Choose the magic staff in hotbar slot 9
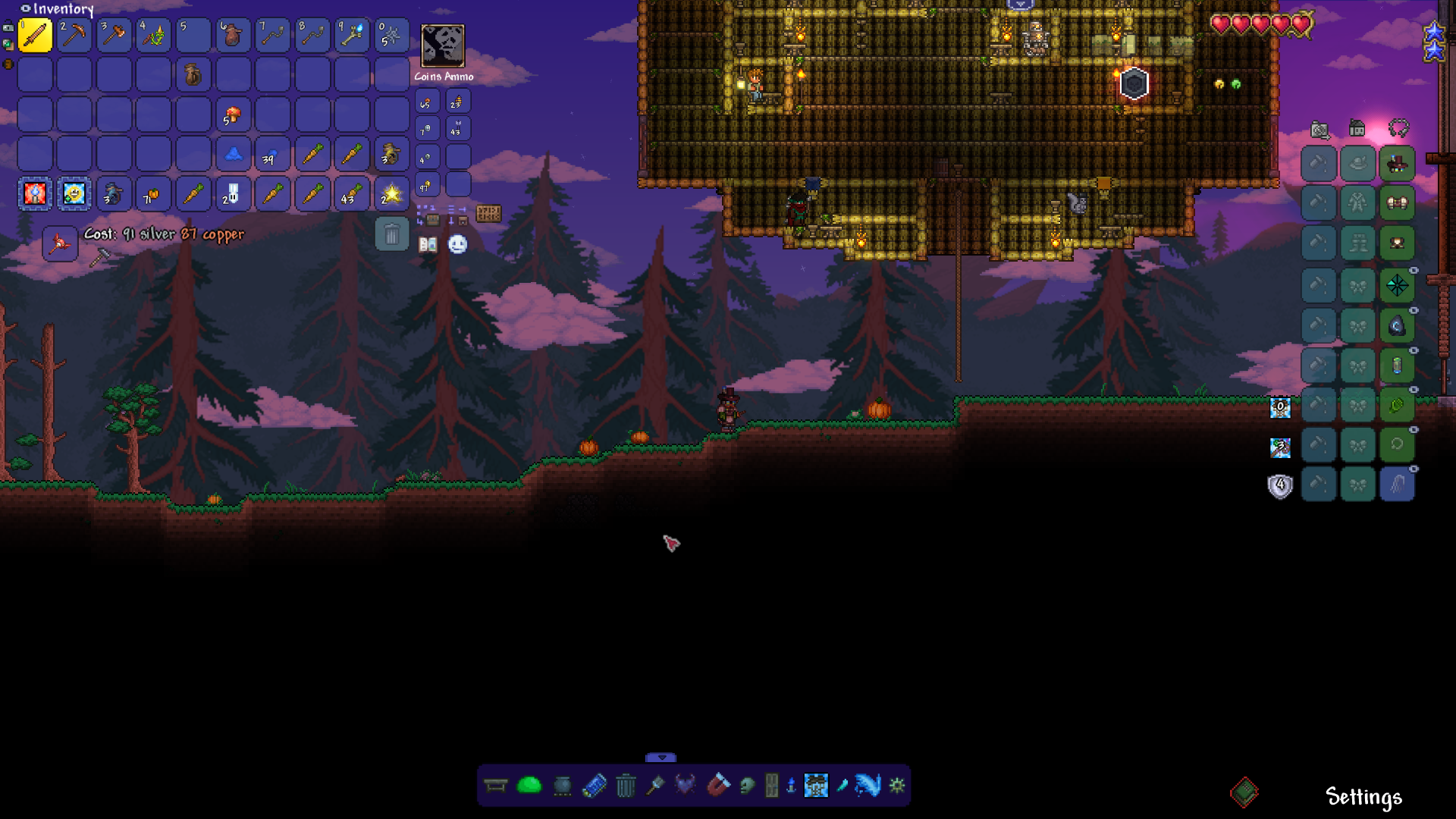 [352, 36]
